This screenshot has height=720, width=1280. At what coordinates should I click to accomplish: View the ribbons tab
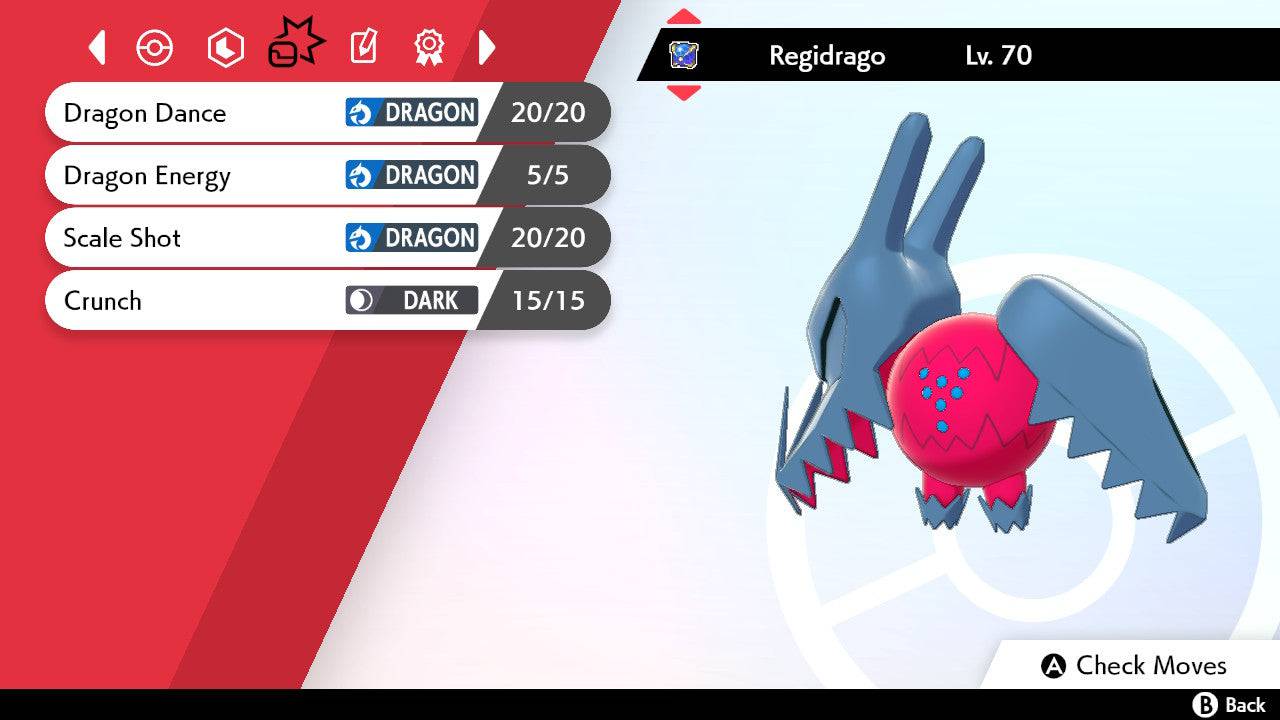pyautogui.click(x=429, y=47)
